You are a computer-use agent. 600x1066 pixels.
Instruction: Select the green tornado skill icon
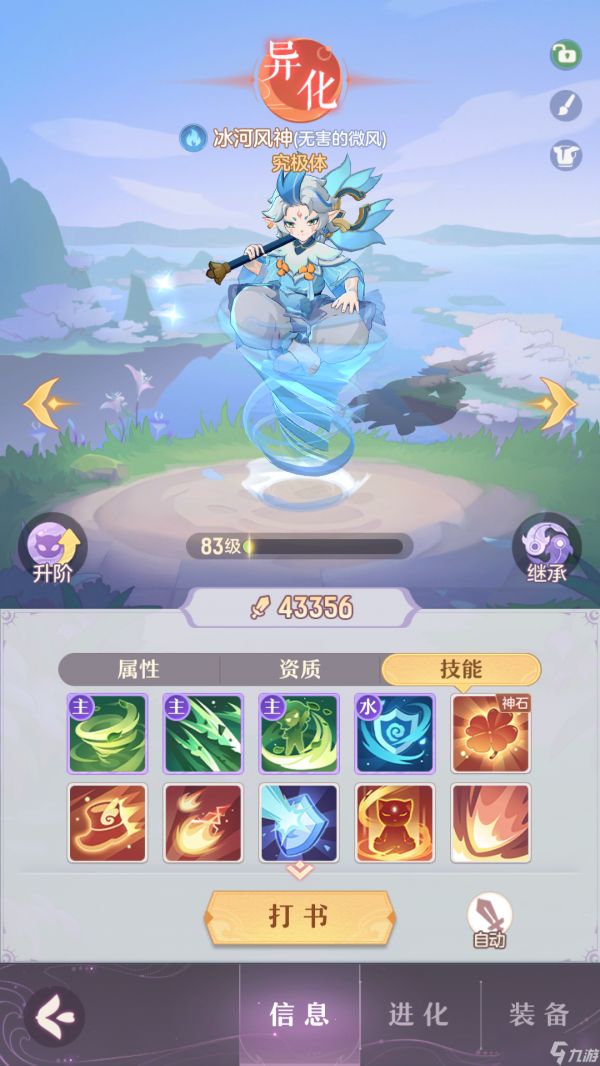pos(107,733)
